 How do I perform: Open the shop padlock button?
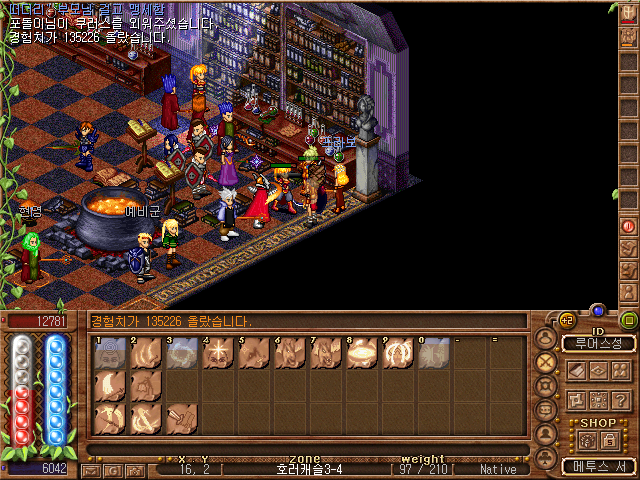[609, 440]
